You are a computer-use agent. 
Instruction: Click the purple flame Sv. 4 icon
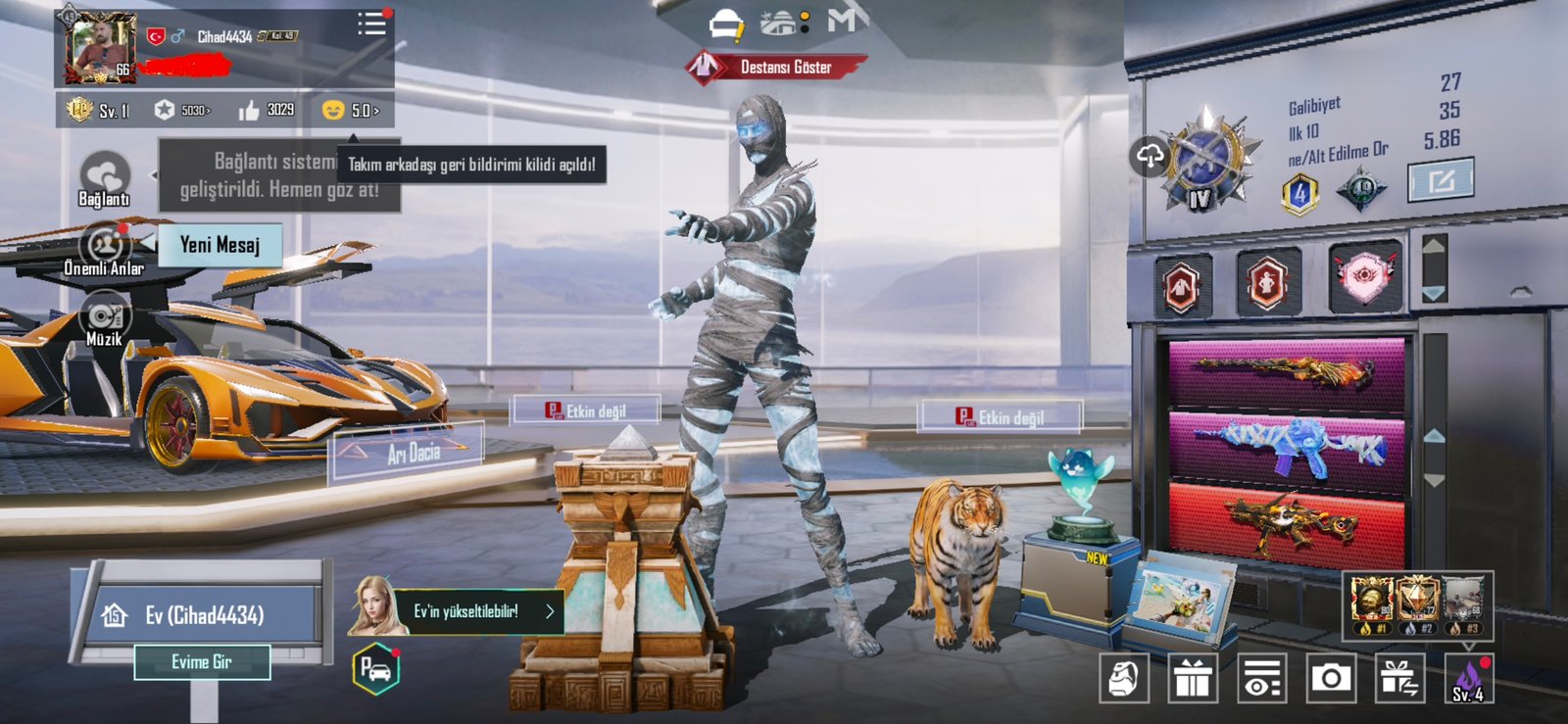[1468, 677]
